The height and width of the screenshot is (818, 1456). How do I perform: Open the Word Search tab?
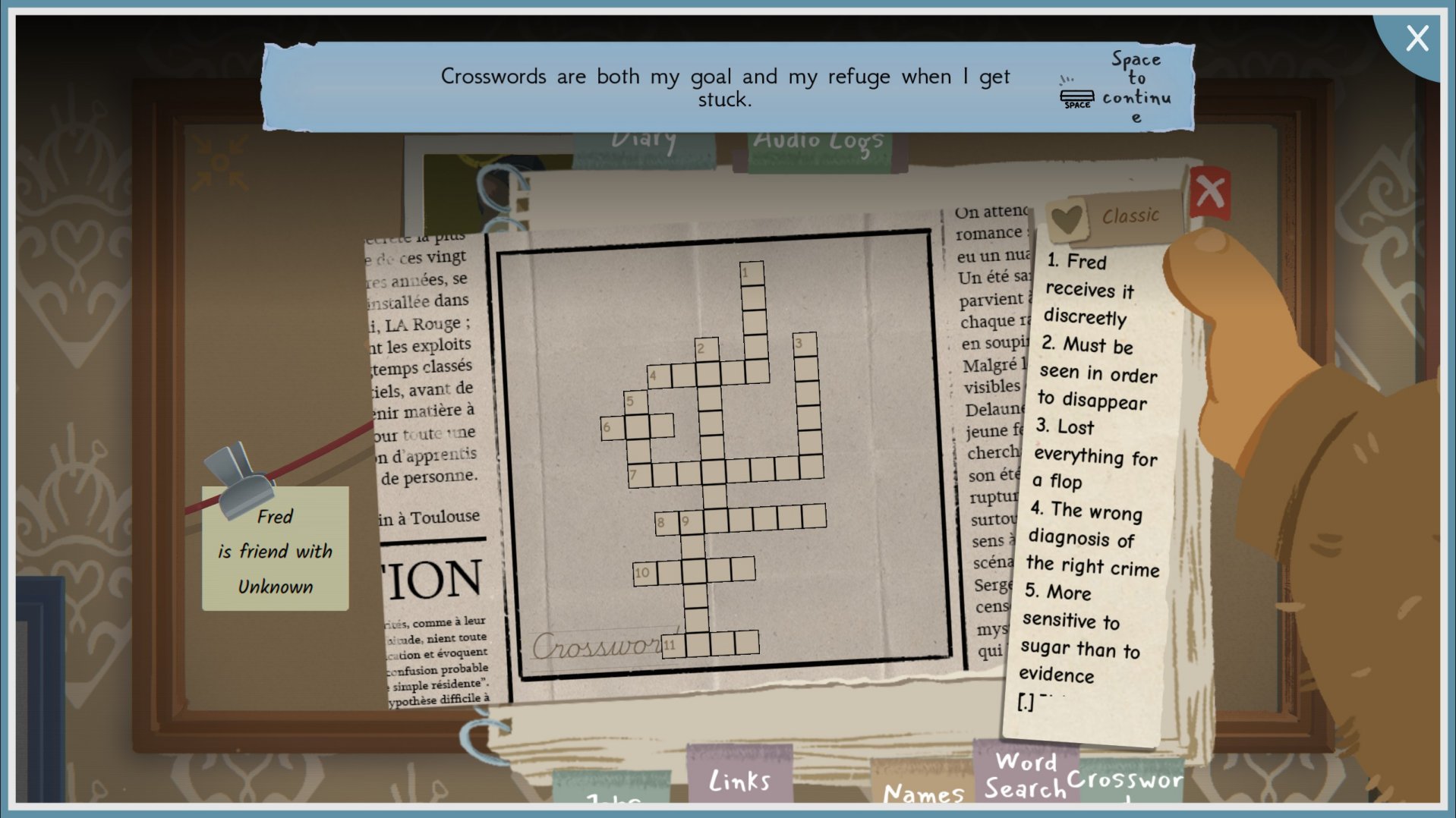[1026, 775]
